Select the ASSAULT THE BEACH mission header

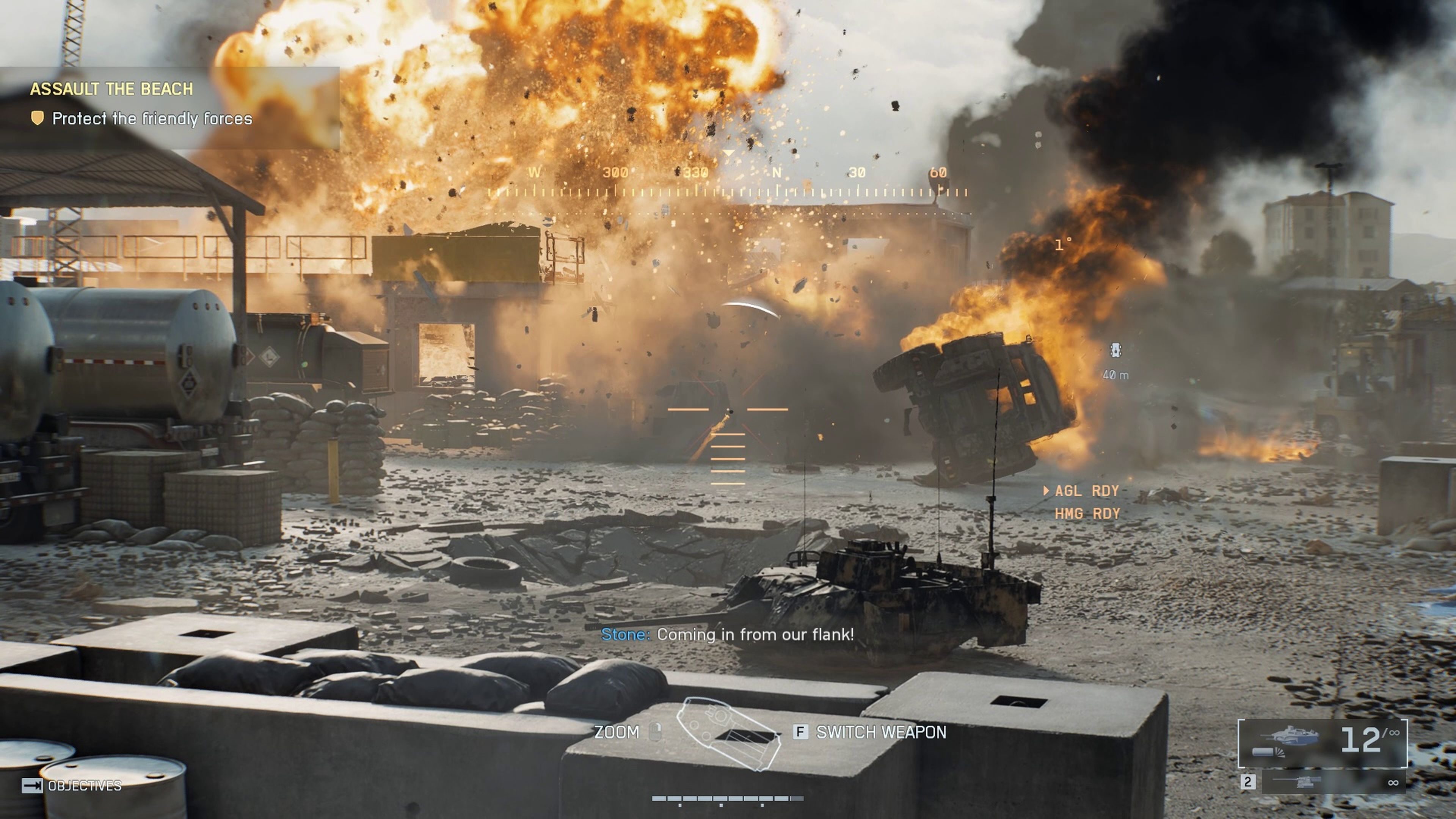pos(112,88)
